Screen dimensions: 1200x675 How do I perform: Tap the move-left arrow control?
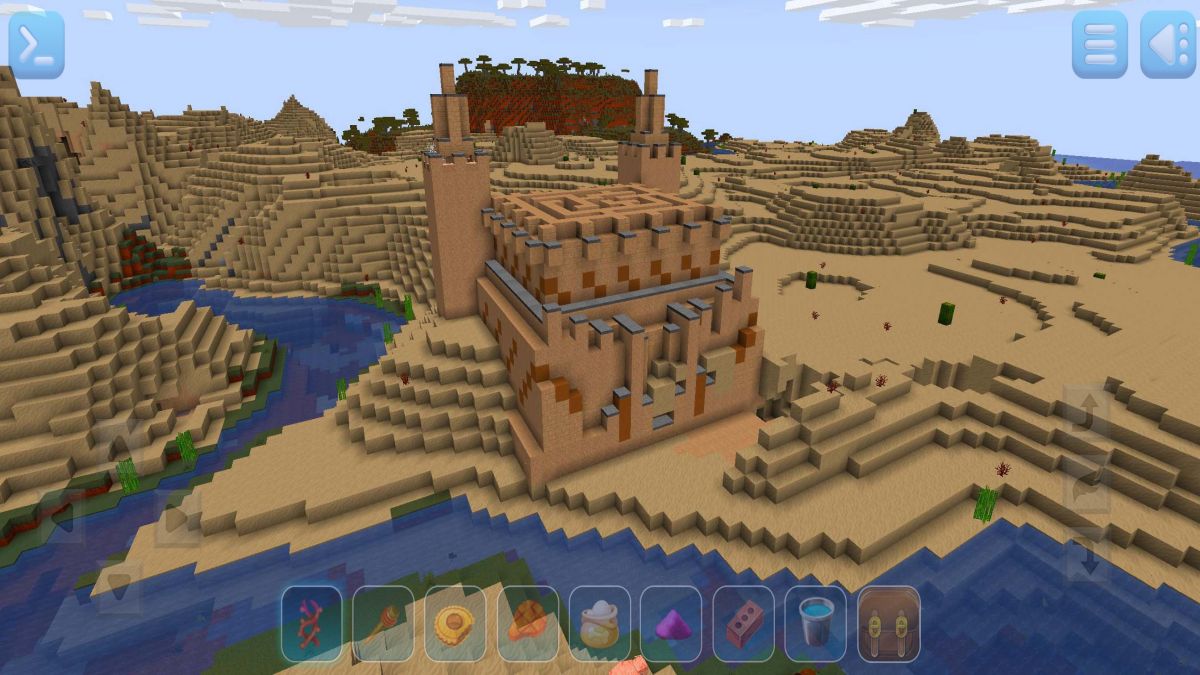[60, 519]
